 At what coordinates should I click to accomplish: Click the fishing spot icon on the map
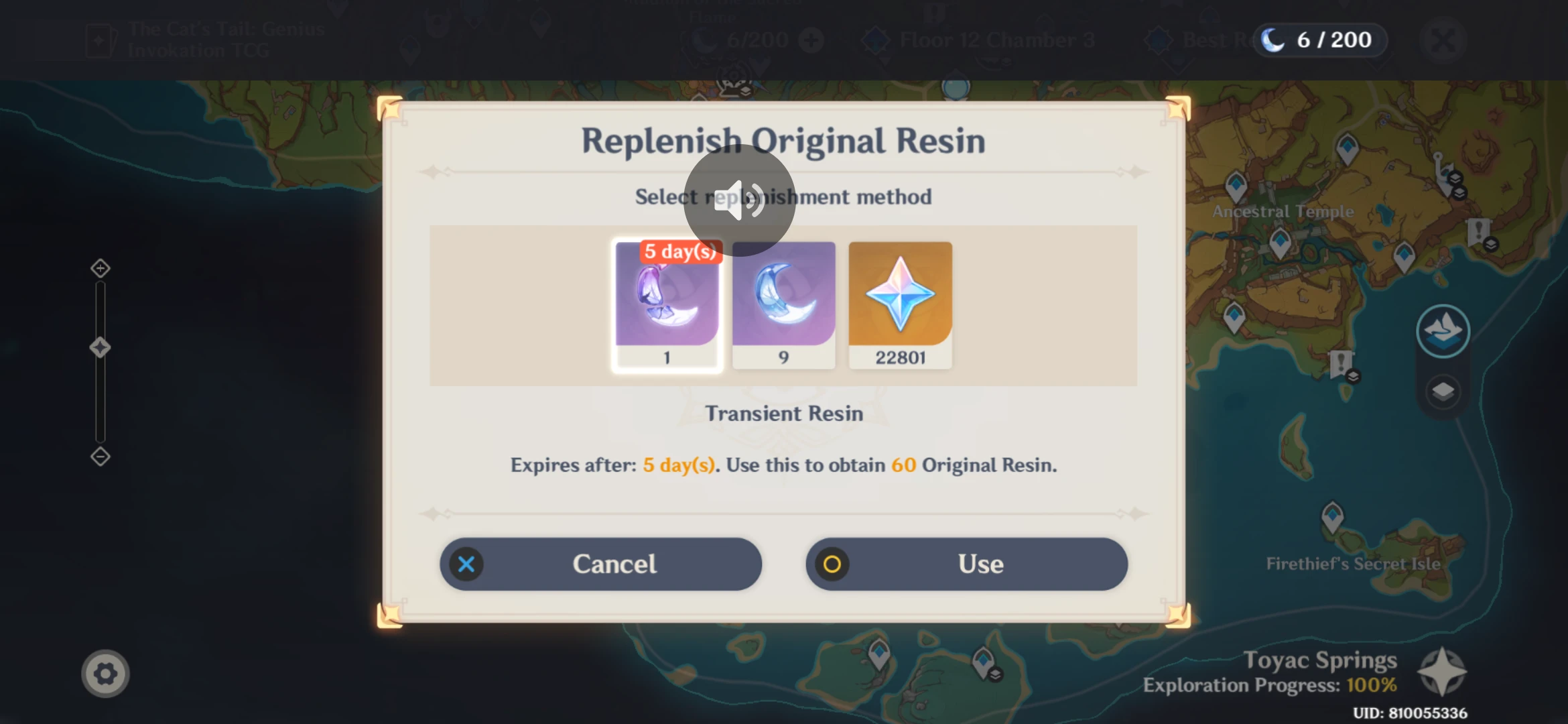(x=1442, y=330)
